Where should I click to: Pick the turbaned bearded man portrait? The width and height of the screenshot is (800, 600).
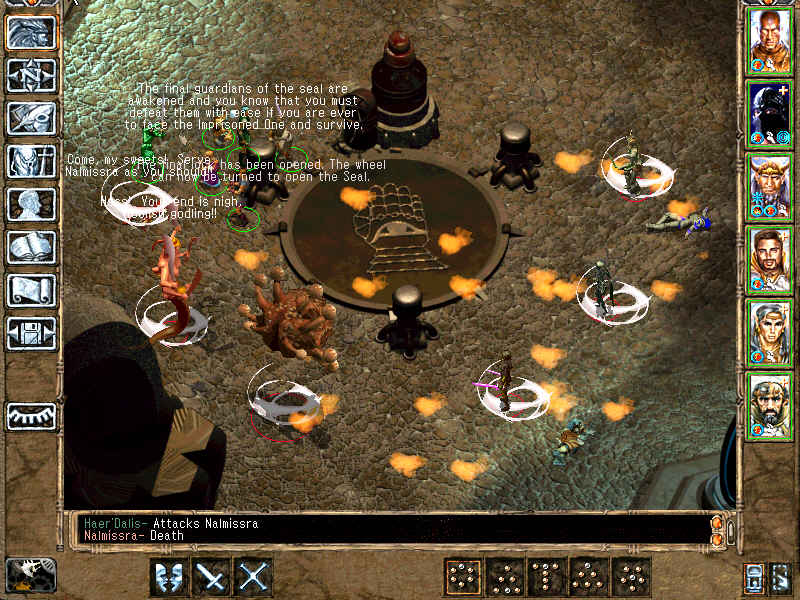point(770,406)
